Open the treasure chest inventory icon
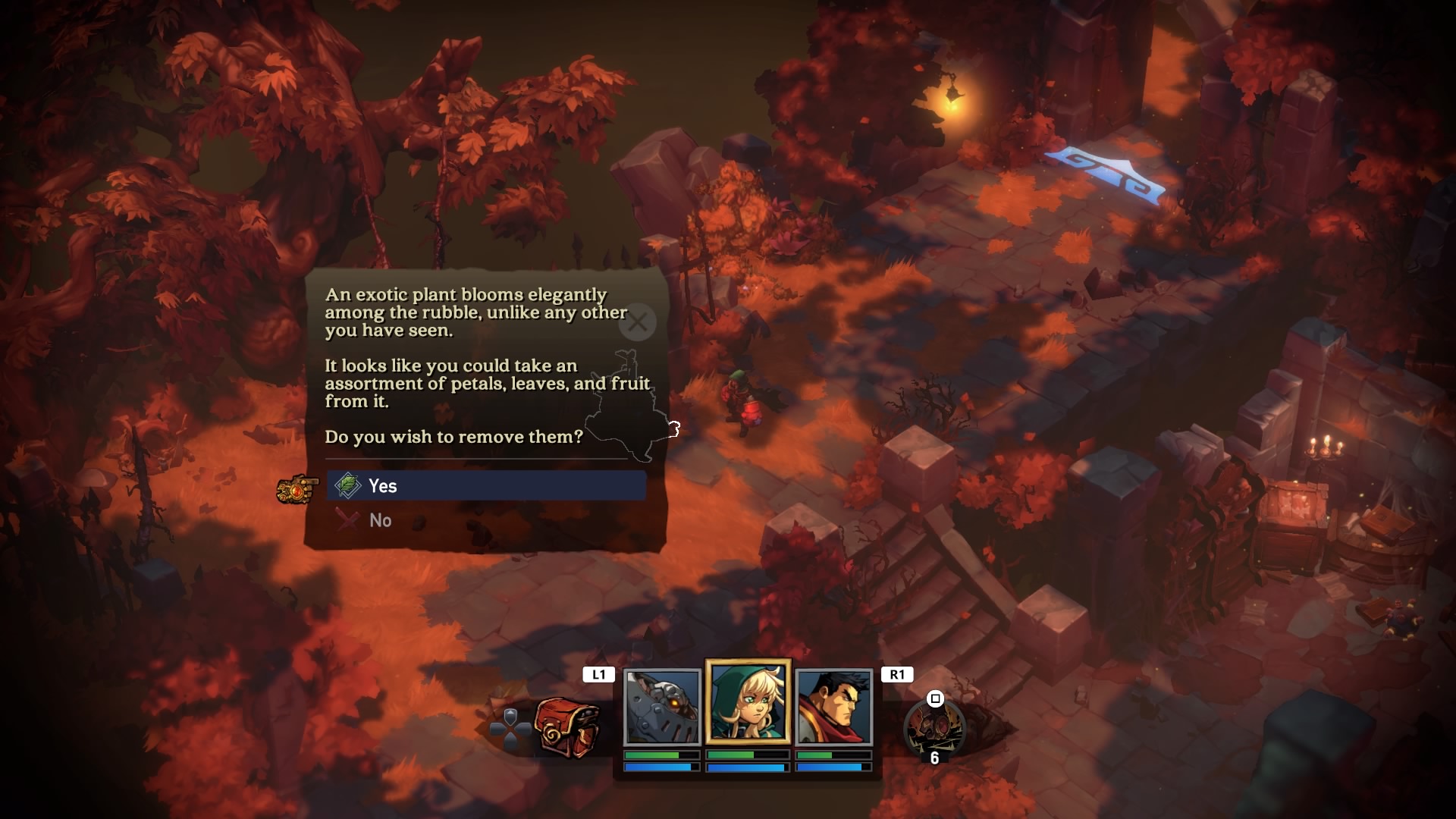The width and height of the screenshot is (1456, 819). 566,726
